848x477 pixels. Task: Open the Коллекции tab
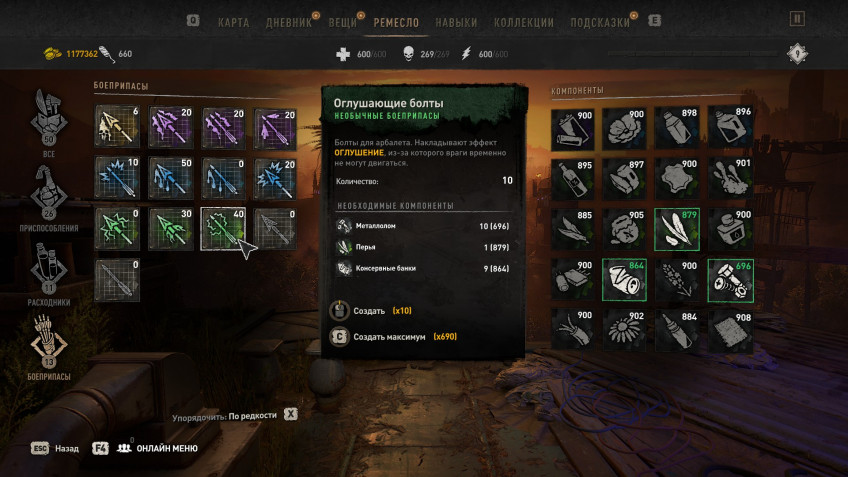pos(524,22)
